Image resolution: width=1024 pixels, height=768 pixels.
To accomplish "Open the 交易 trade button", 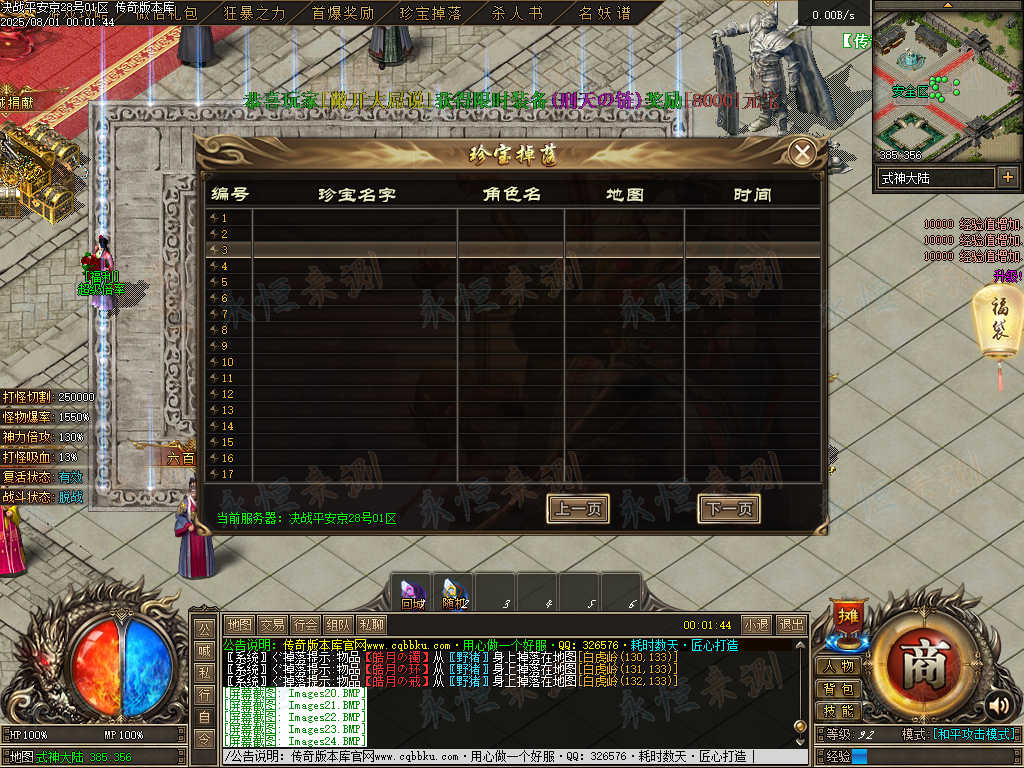I will point(273,624).
